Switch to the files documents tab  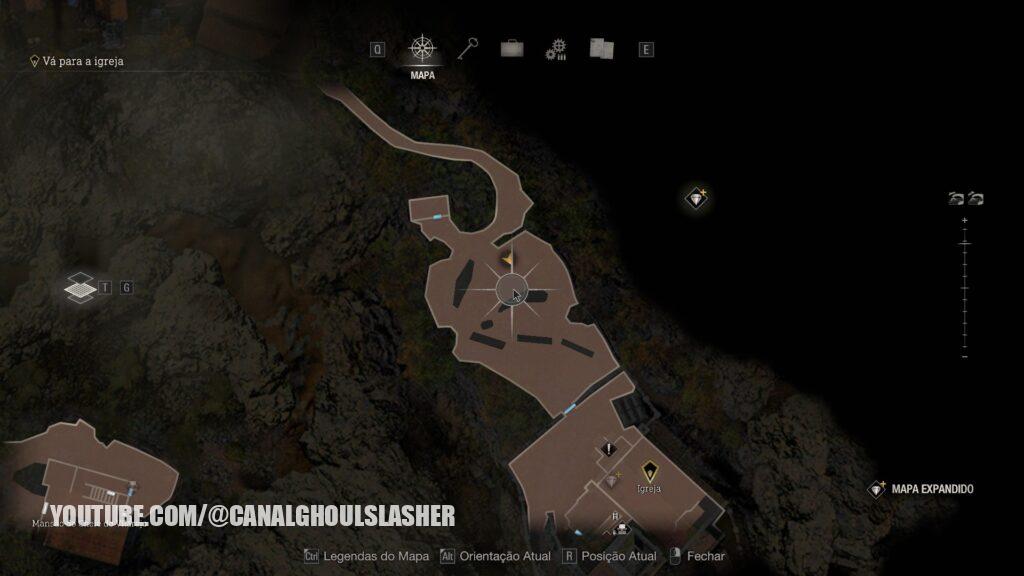601,48
